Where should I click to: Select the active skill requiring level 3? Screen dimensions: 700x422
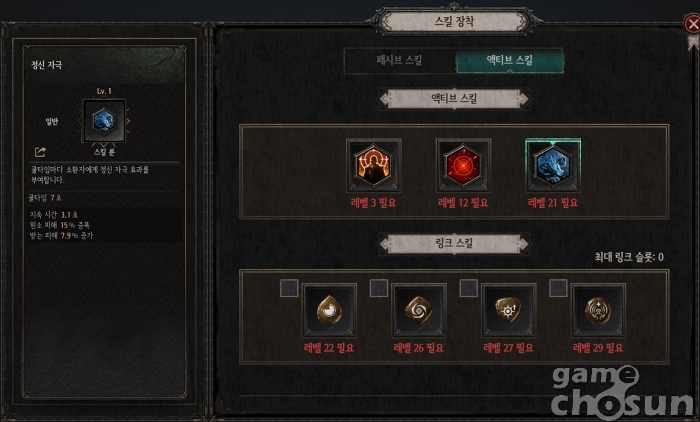374,166
